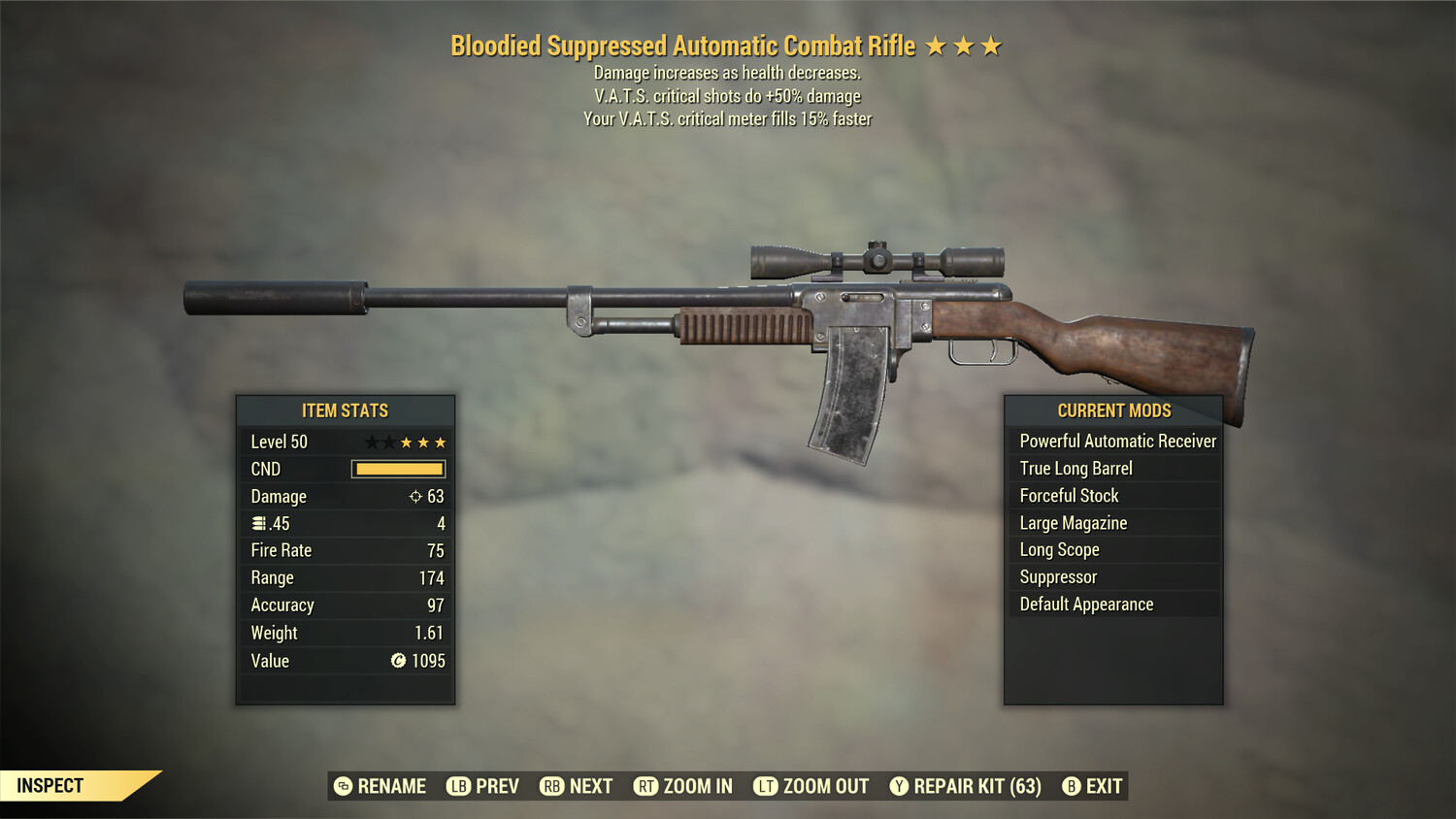Expand the Powerful Automatic Receiver mod entry

[x=1116, y=441]
